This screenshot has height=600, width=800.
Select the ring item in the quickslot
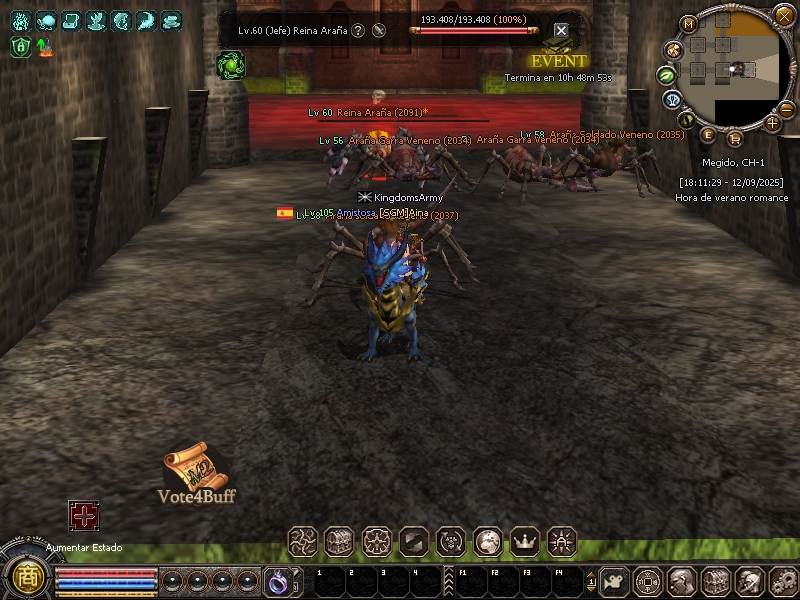click(x=277, y=580)
